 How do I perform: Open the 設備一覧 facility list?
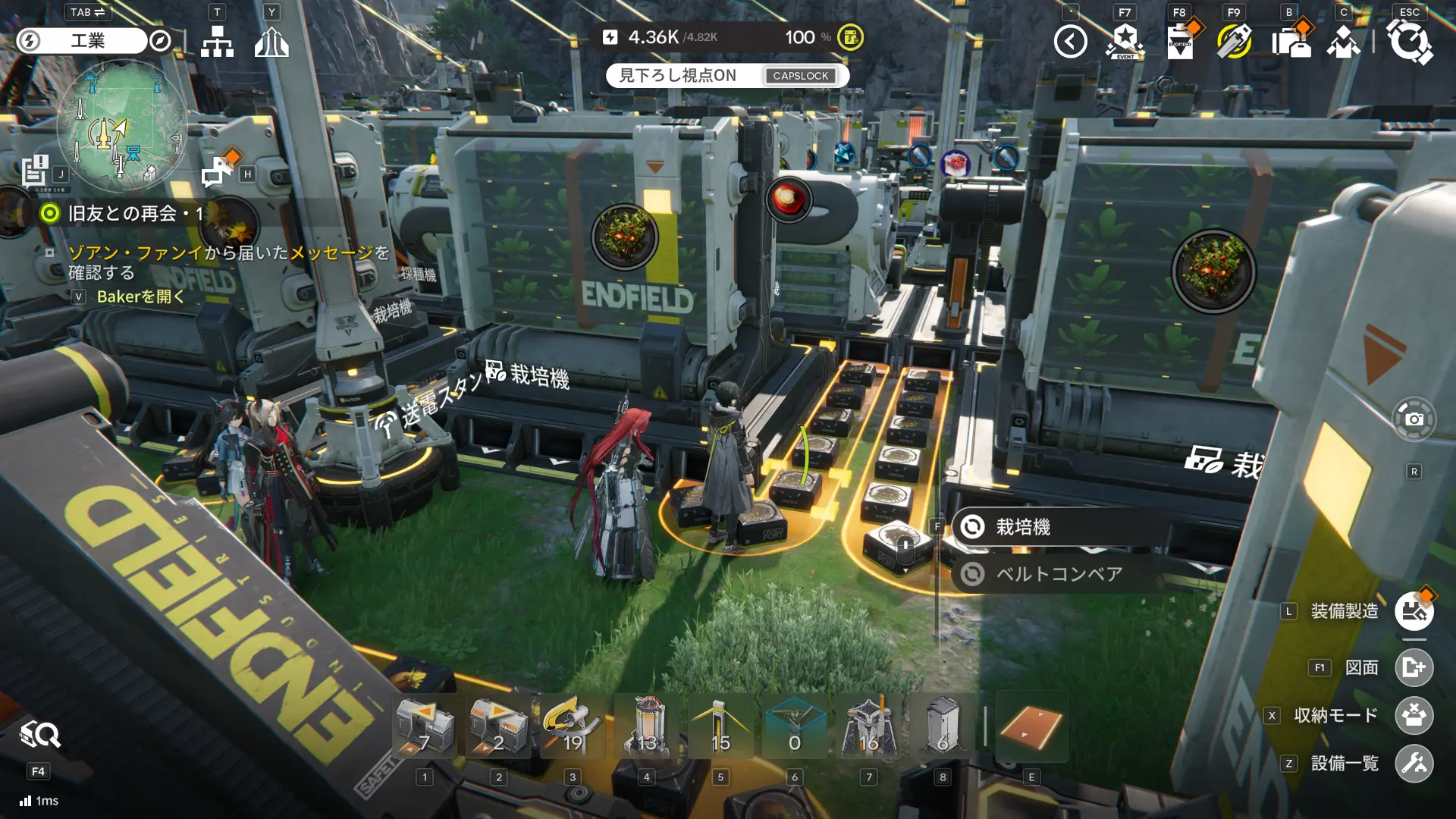1414,764
